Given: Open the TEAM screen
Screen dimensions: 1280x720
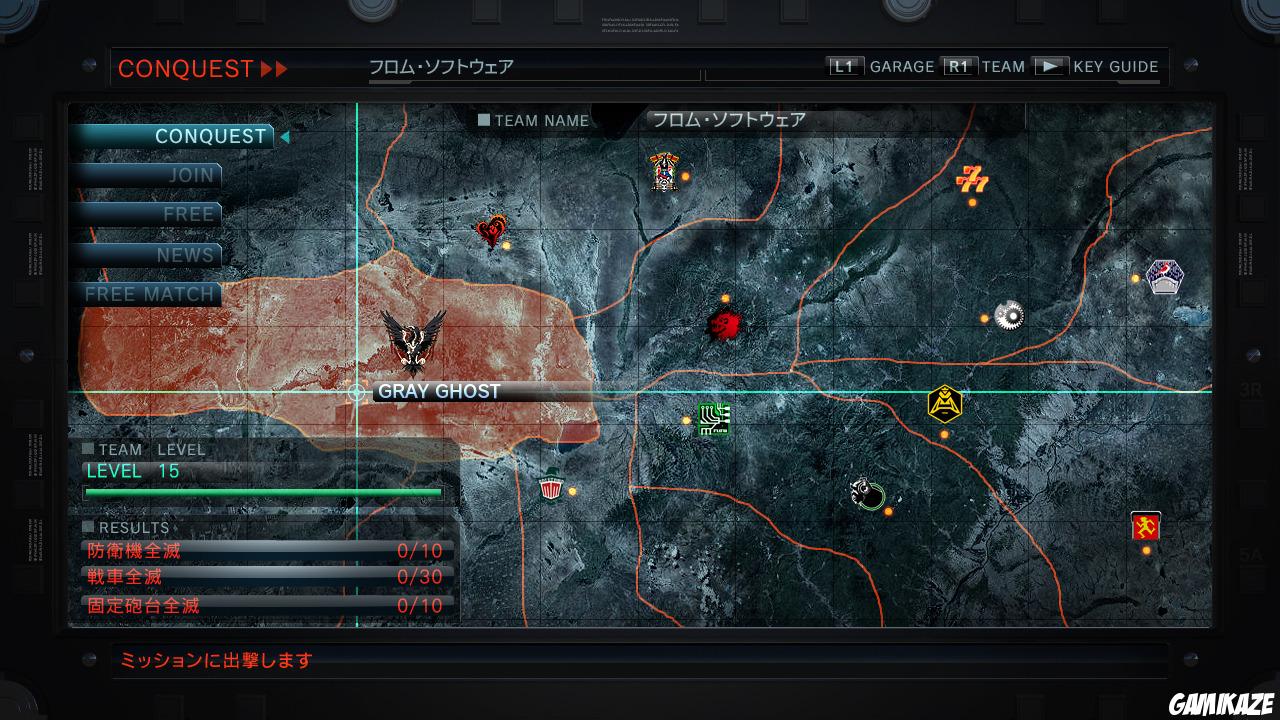Looking at the screenshot, I should (x=1003, y=67).
